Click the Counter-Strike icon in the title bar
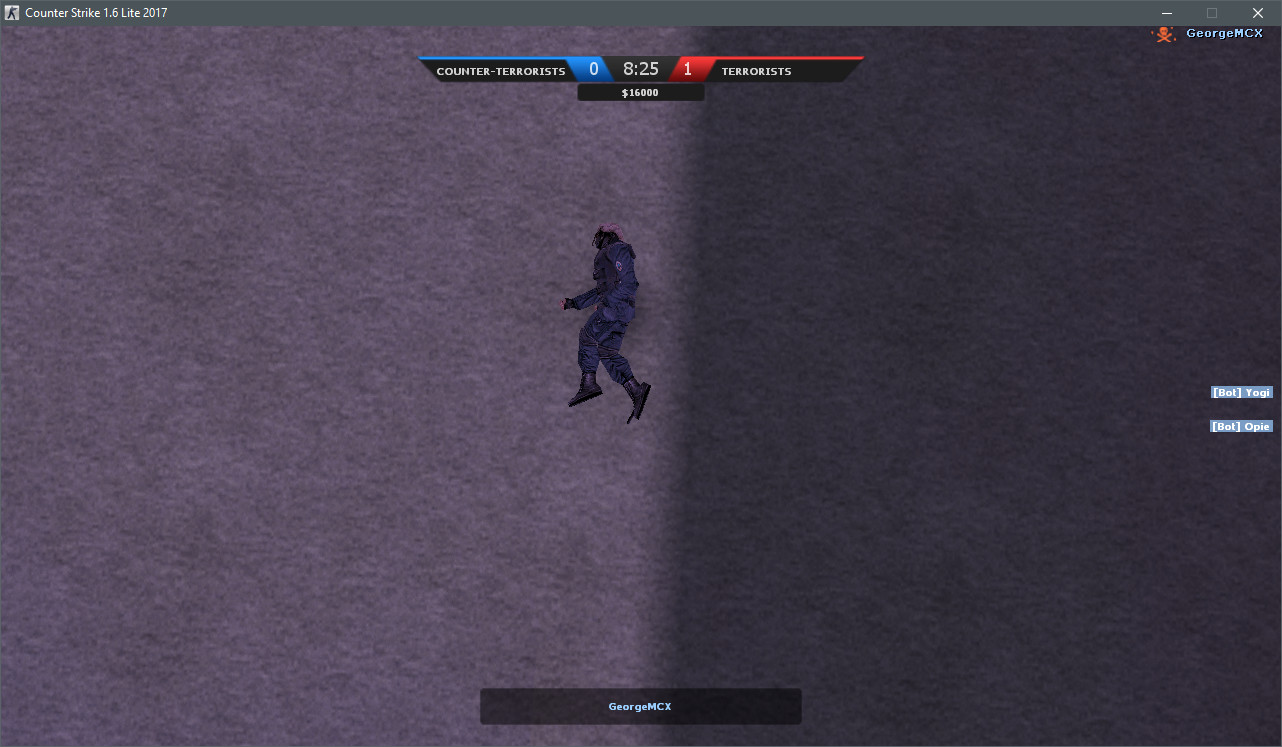This screenshot has height=747, width=1282. coord(11,13)
